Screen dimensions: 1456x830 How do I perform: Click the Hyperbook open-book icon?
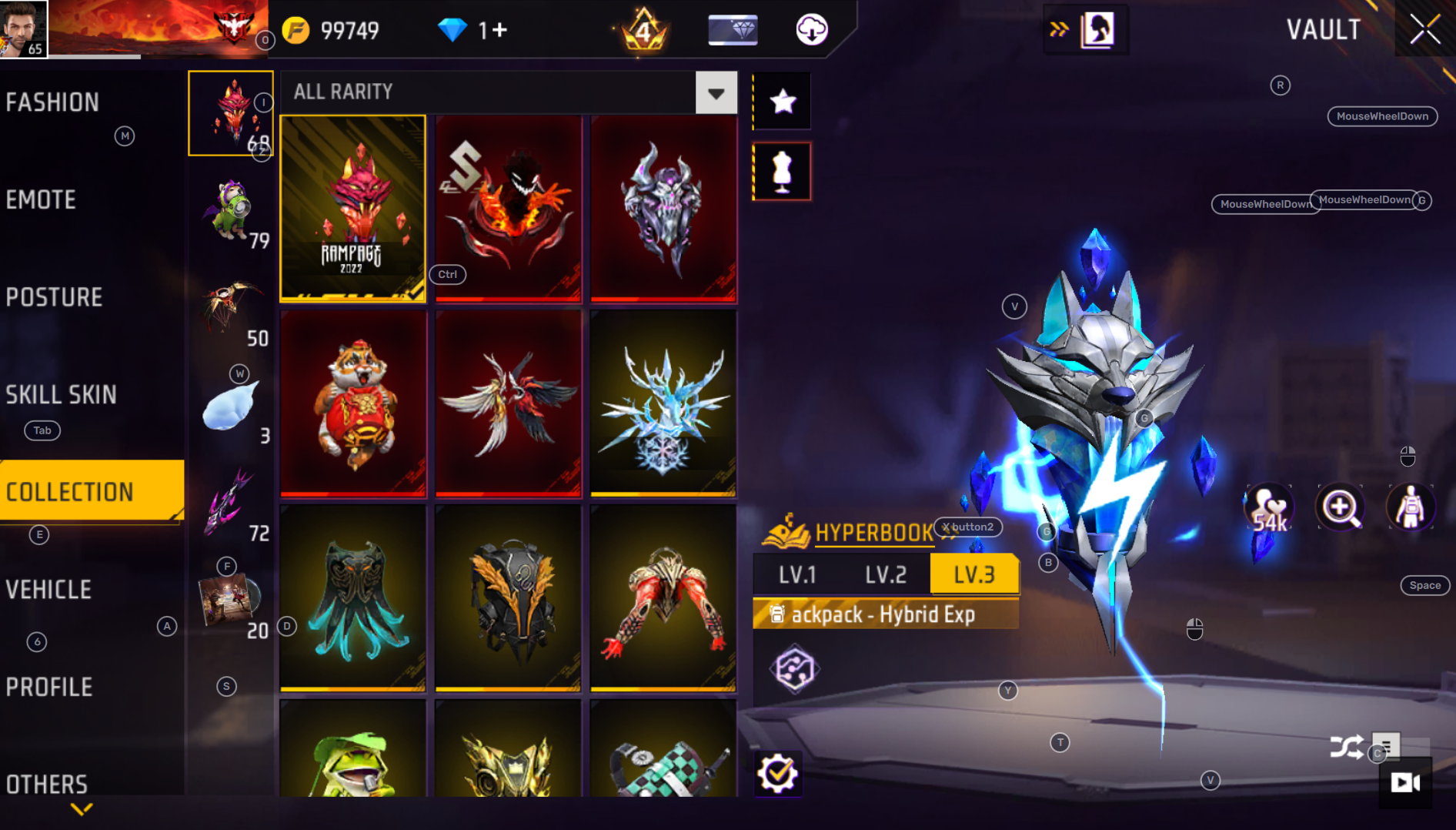click(x=786, y=530)
